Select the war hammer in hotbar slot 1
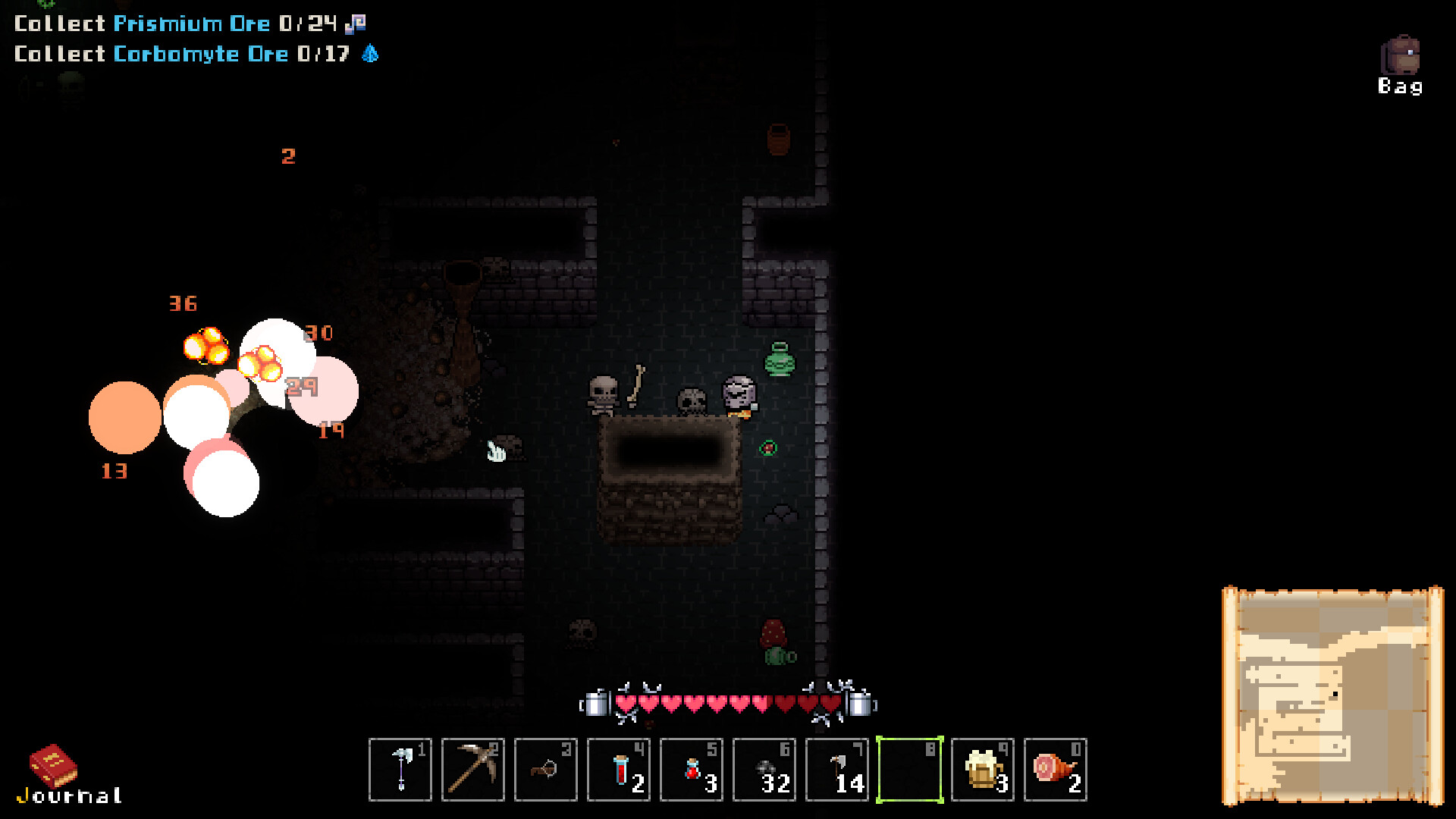 pyautogui.click(x=400, y=770)
